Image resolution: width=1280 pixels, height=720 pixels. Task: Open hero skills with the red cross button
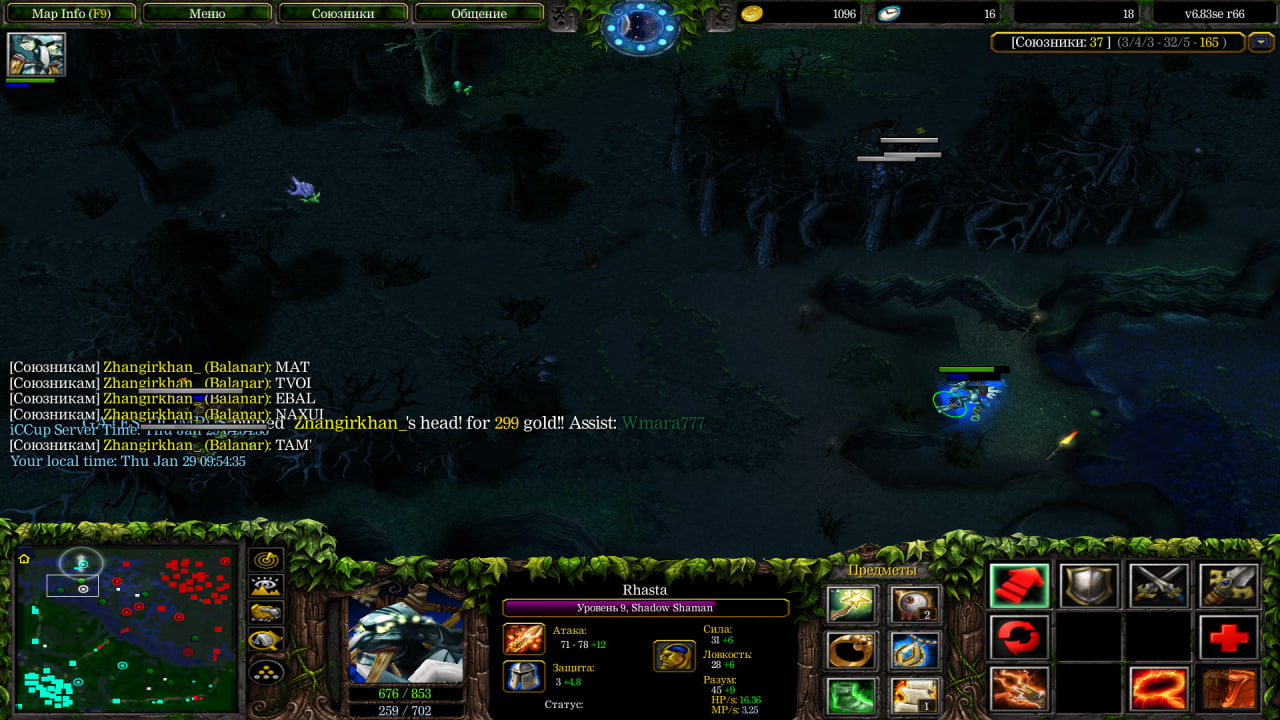tap(1229, 637)
